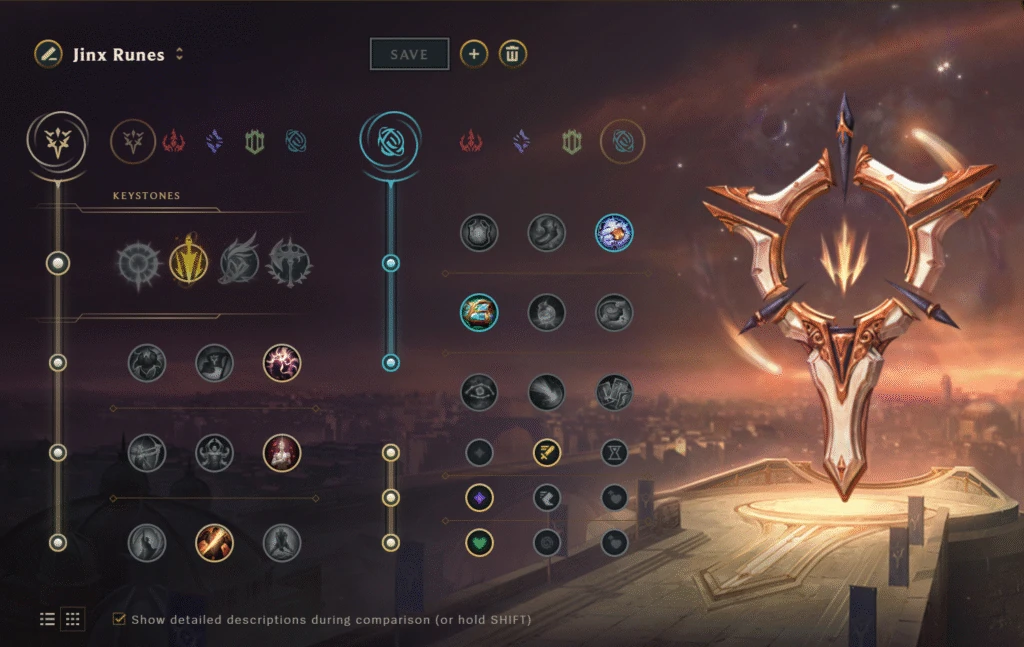The width and height of the screenshot is (1024, 647).
Task: Select the Legend: Alacrity archer rune
Action: pyautogui.click(x=147, y=453)
